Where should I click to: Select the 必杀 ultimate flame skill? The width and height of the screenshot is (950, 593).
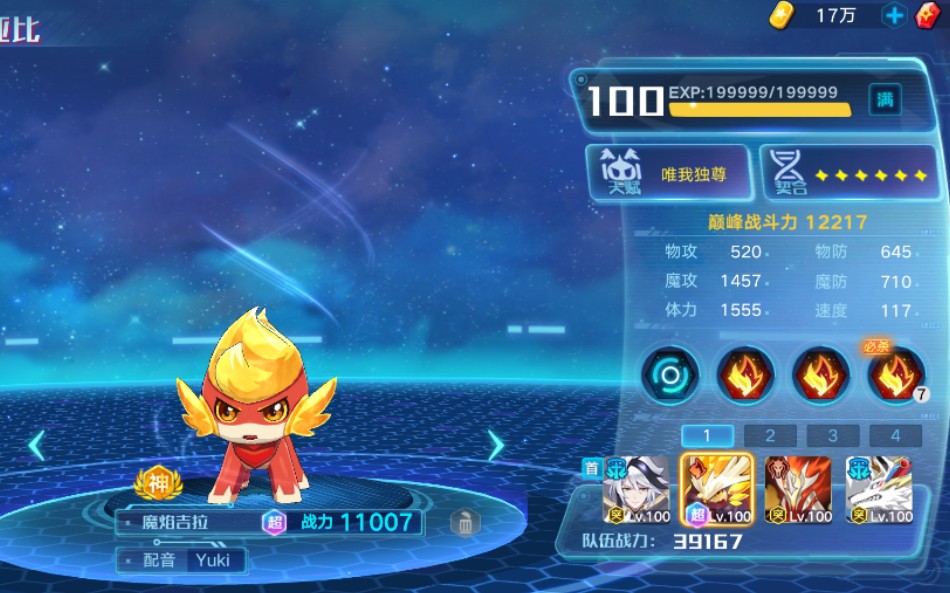896,375
